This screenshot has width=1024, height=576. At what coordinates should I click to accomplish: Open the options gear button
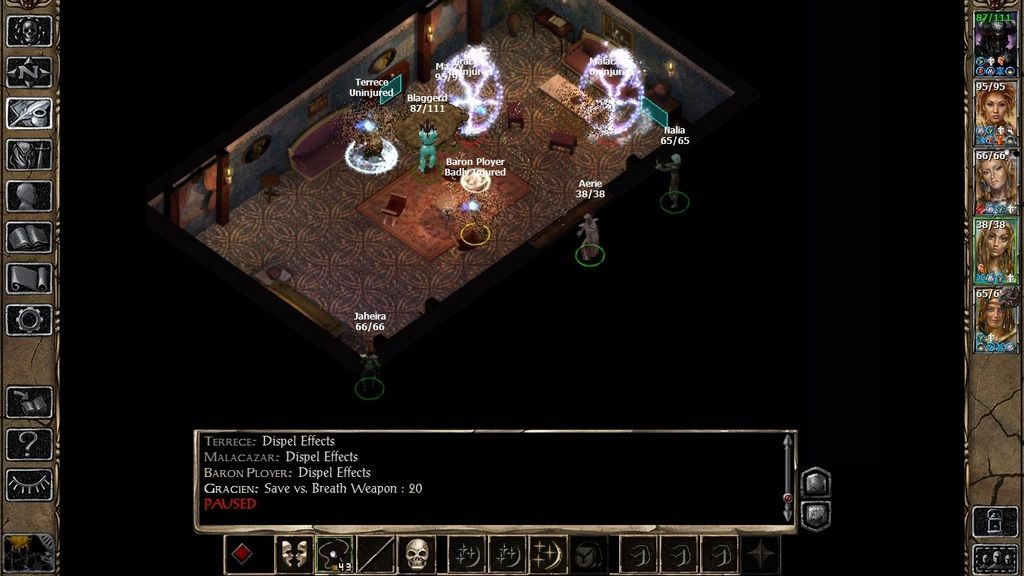point(29,320)
